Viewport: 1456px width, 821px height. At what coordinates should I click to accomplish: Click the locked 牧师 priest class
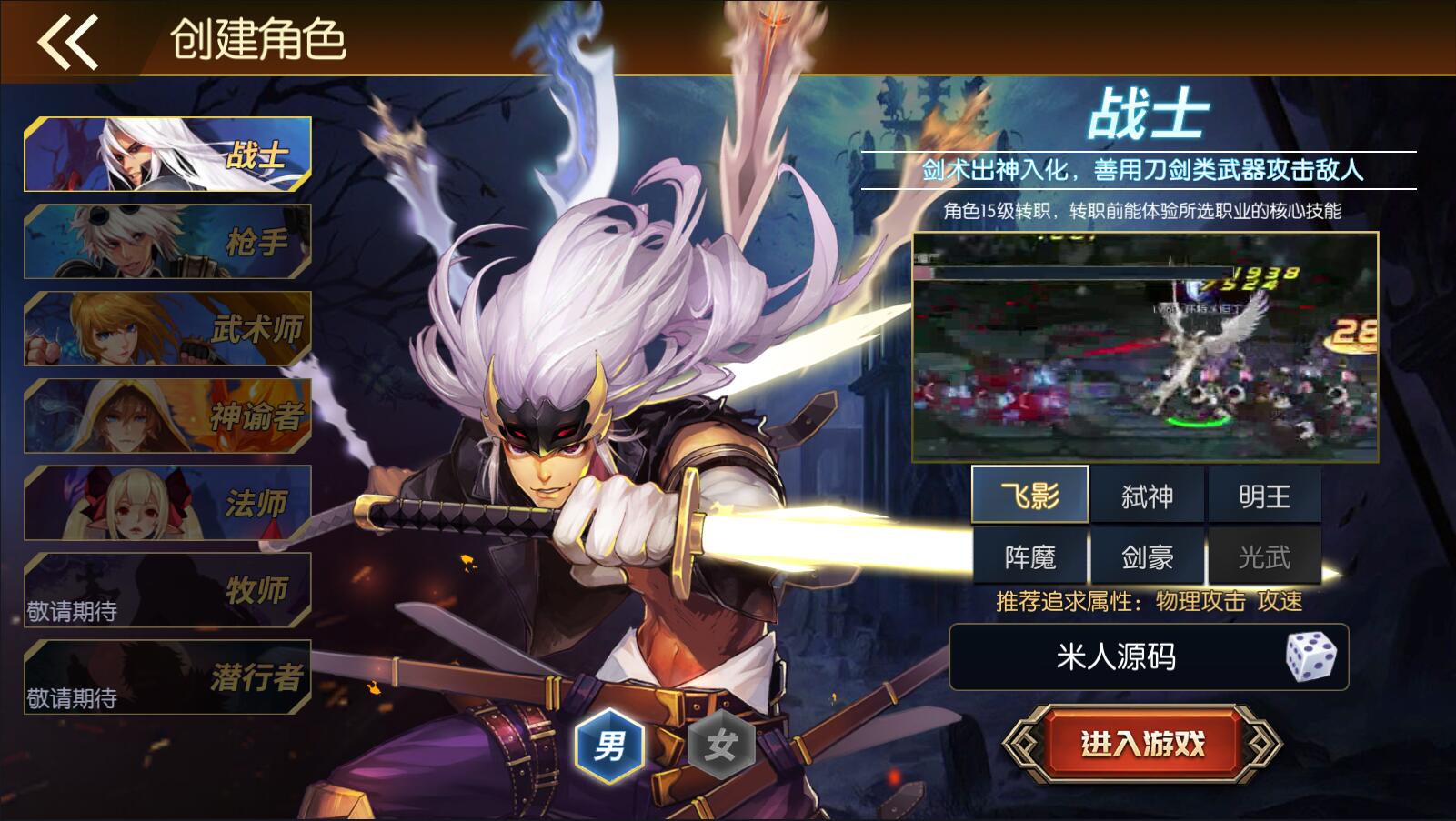click(168, 590)
